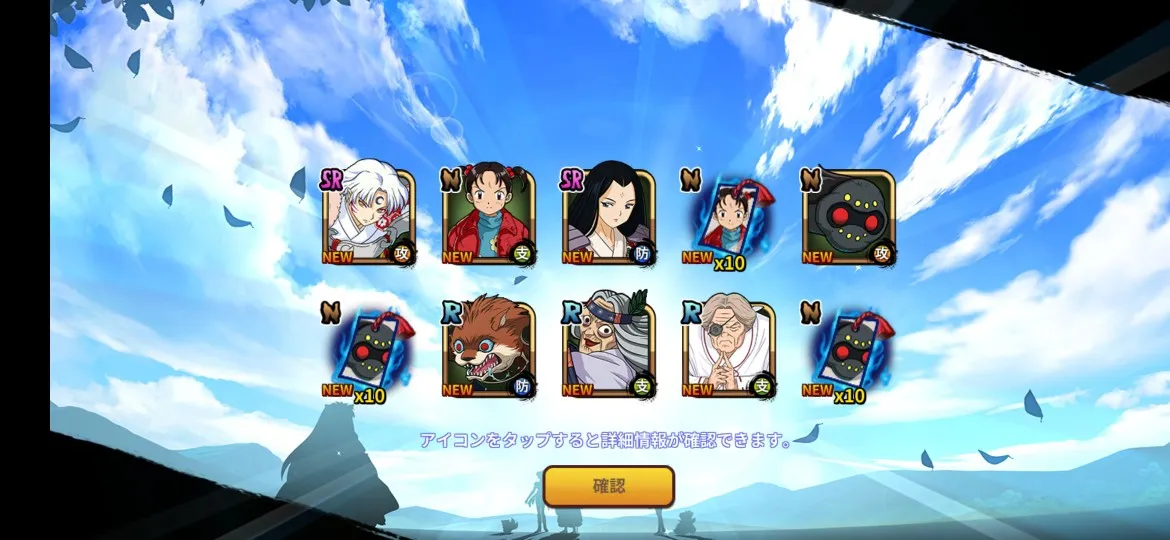Inspect the pigtailed girl charm shard x10
Image resolution: width=1170 pixels, height=540 pixels.
728,223
